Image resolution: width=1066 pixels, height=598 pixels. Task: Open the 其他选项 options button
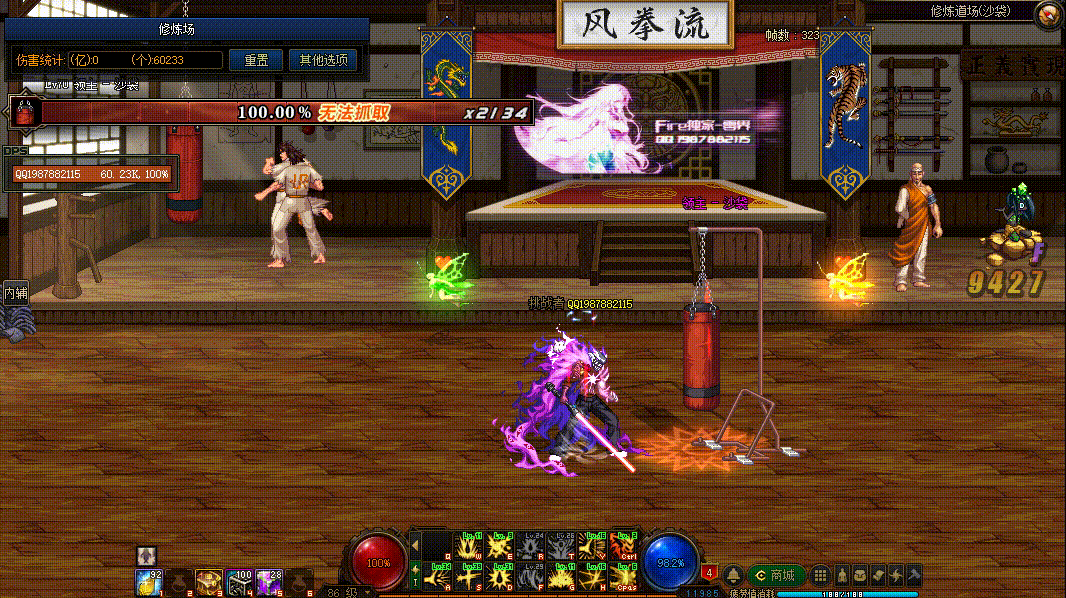pos(323,60)
